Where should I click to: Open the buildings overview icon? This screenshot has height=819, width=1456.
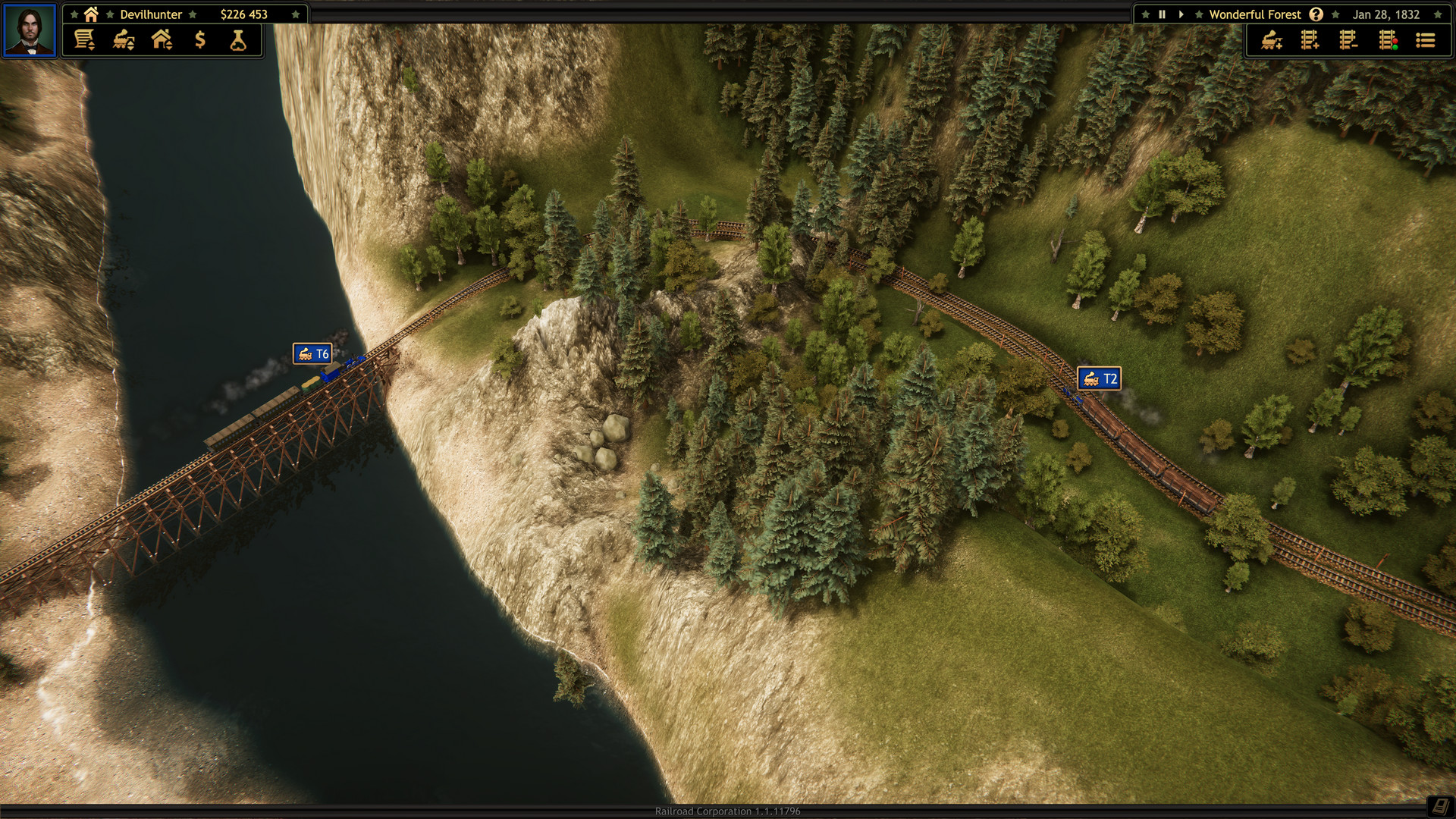(162, 40)
